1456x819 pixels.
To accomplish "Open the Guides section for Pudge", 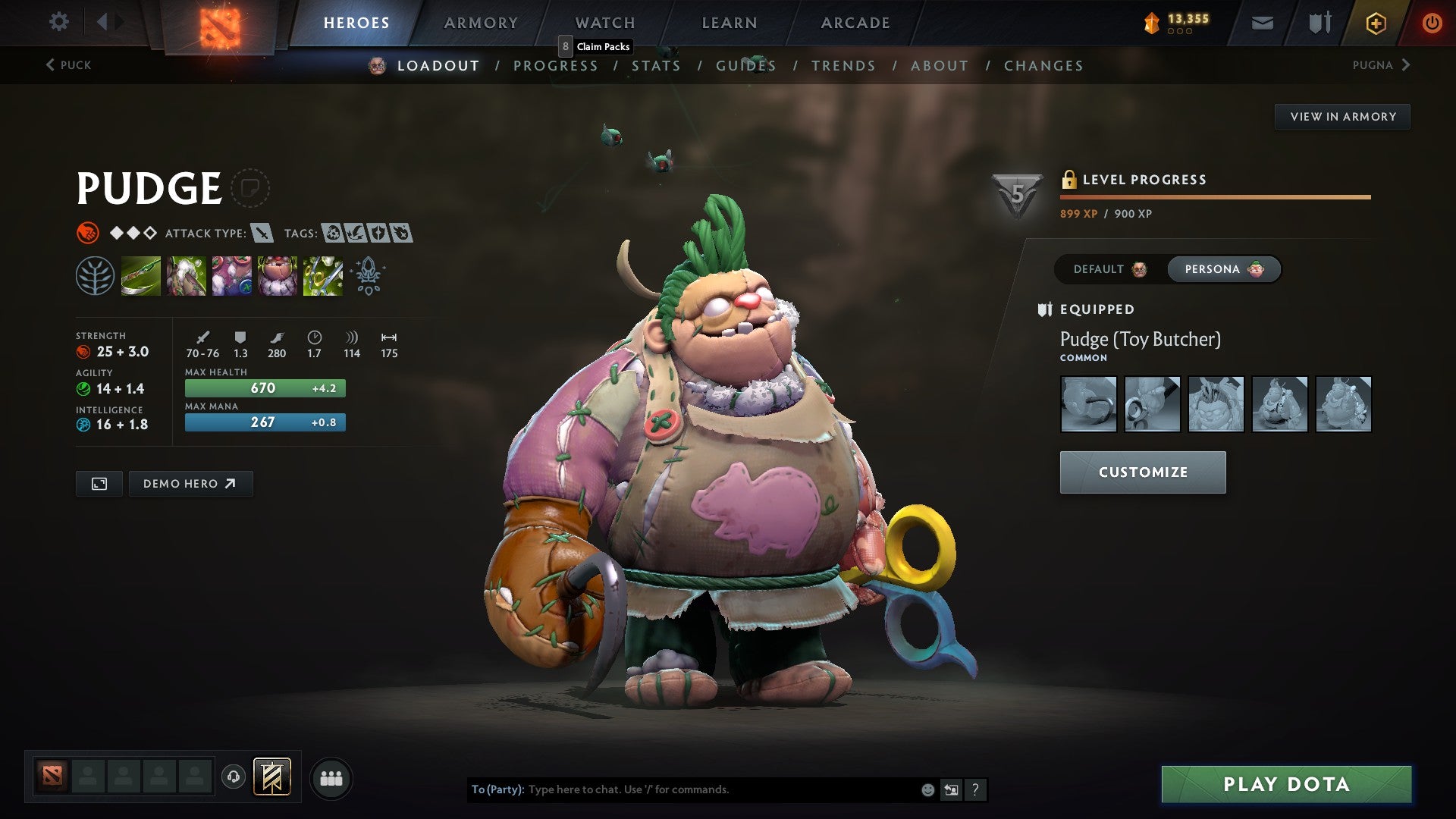I will (746, 66).
